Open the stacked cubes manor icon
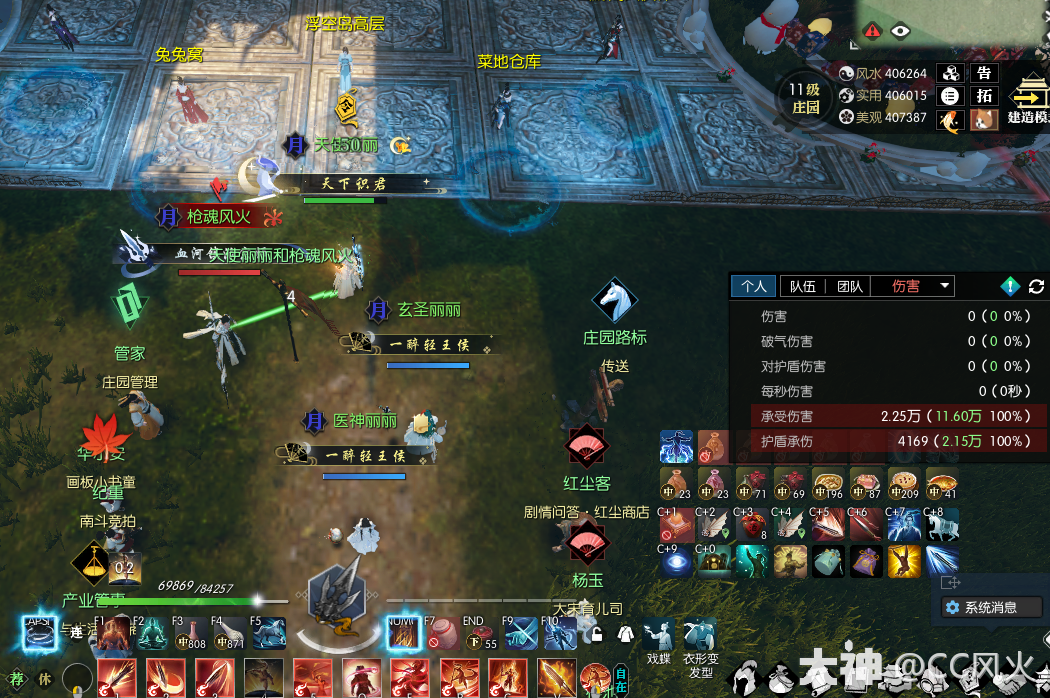The image size is (1050, 698). (x=951, y=73)
